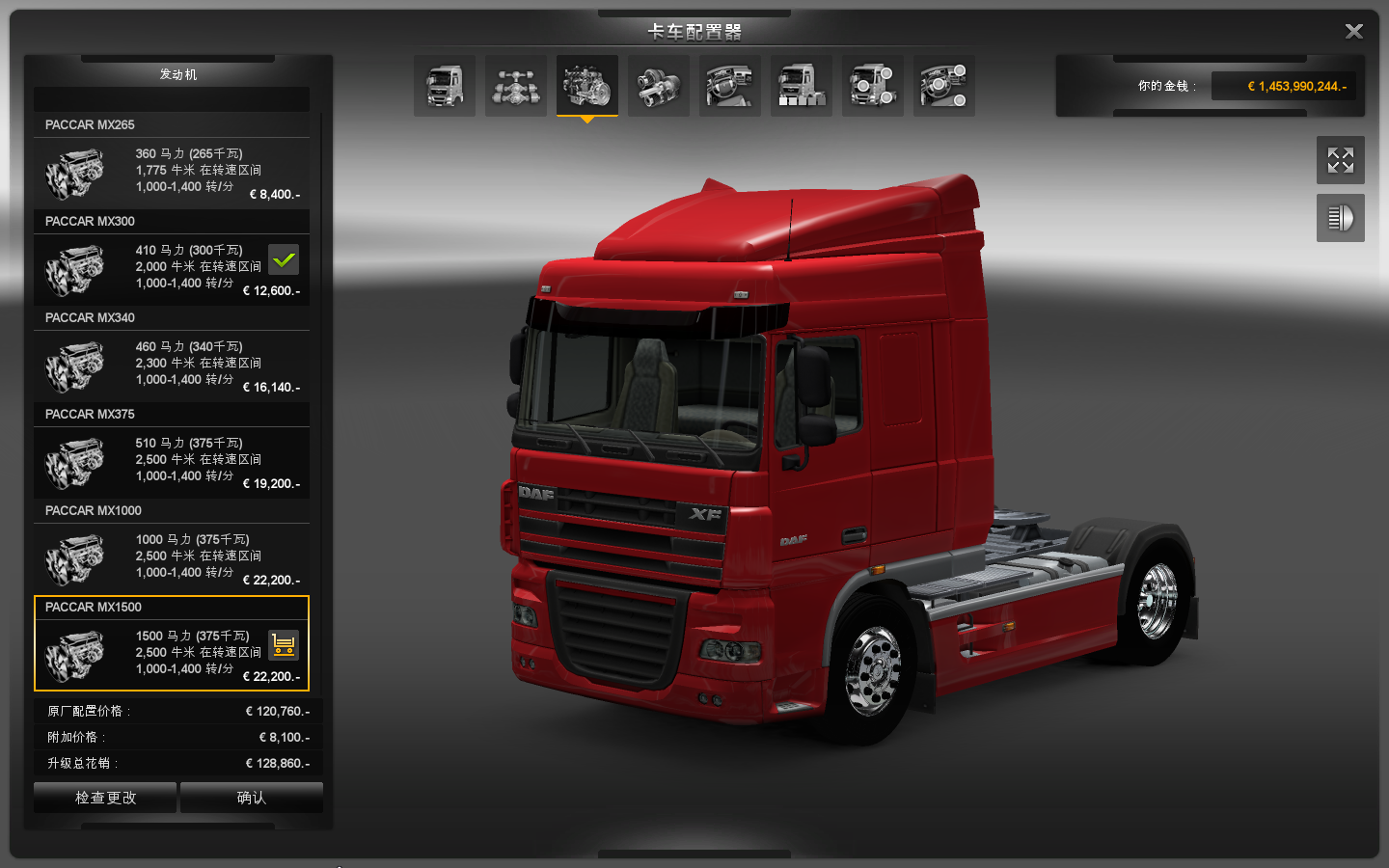Image resolution: width=1389 pixels, height=868 pixels.
Task: Switch to the chassis category tab
Action: (x=516, y=86)
